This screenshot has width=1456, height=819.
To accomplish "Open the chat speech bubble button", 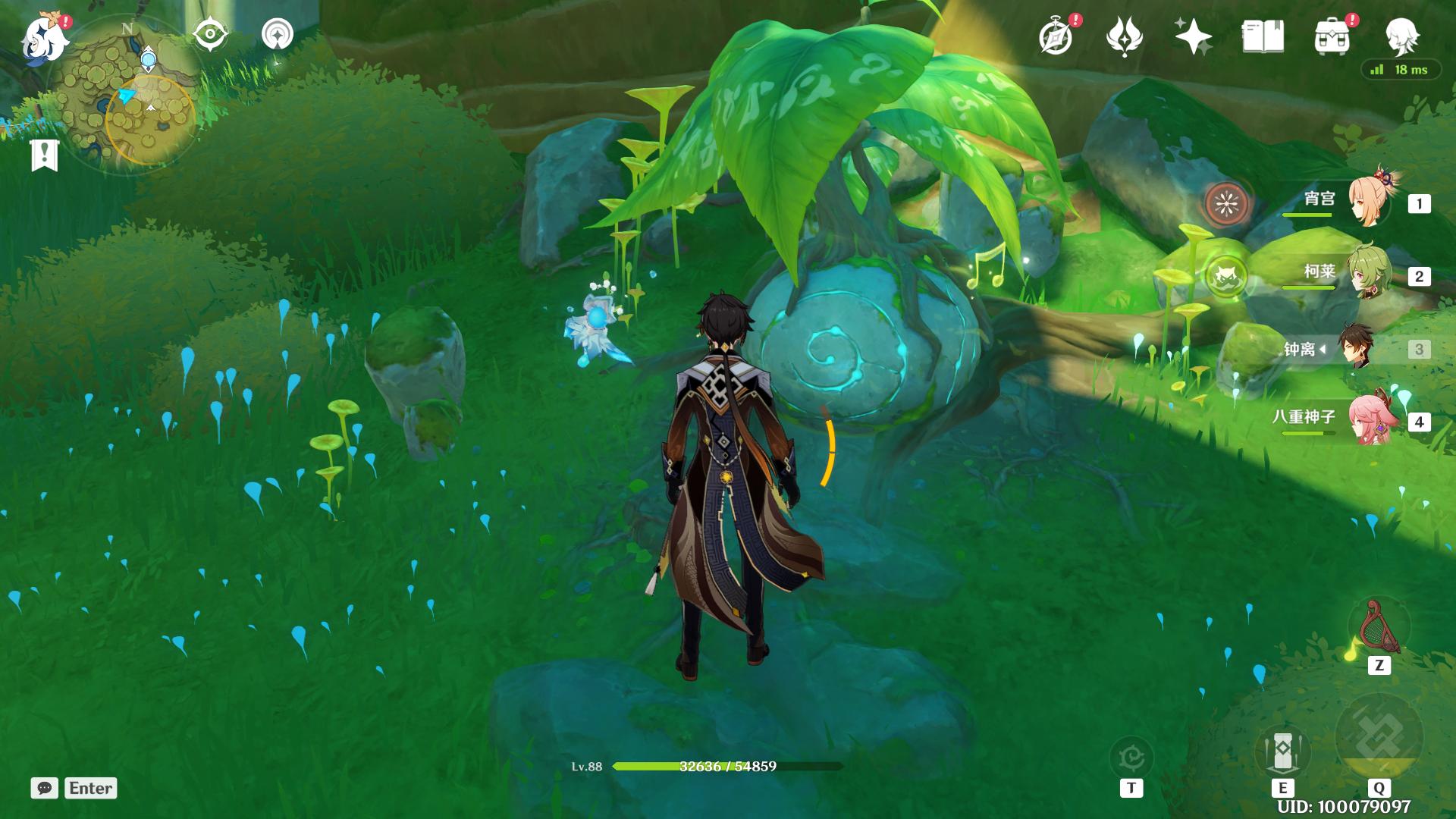I will [45, 788].
